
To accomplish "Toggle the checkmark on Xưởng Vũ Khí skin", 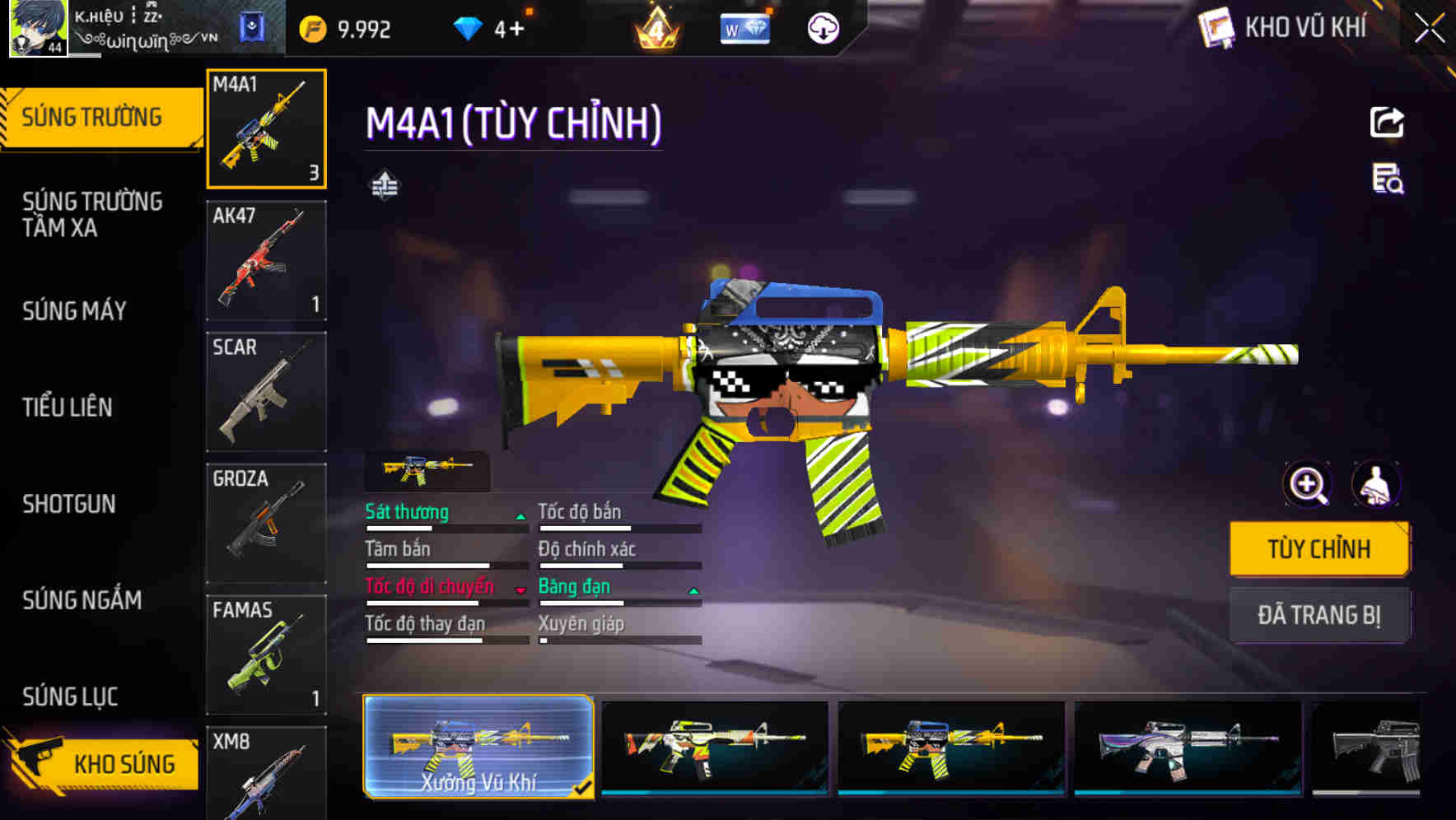I will click(586, 786).
